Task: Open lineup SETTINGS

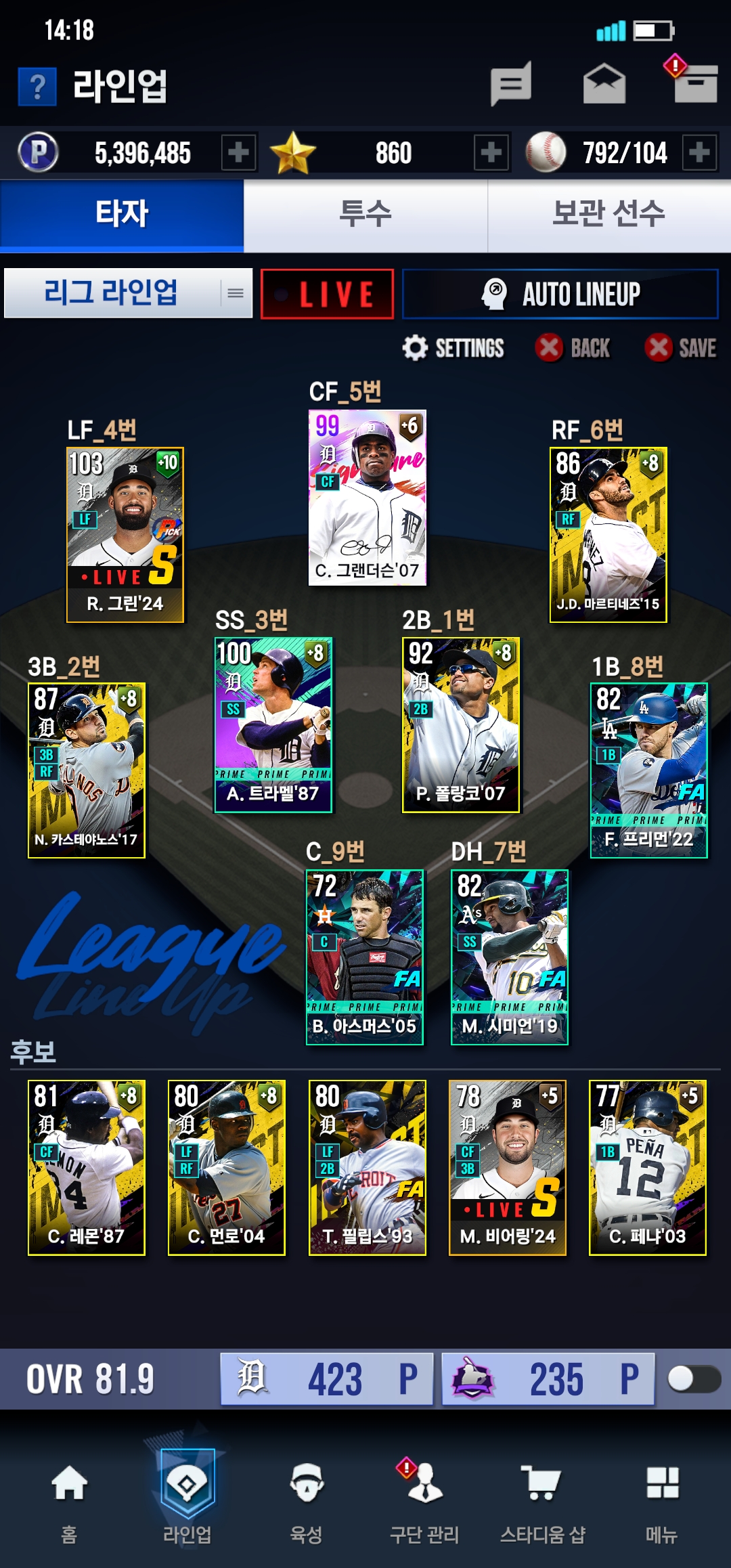Action: [453, 348]
